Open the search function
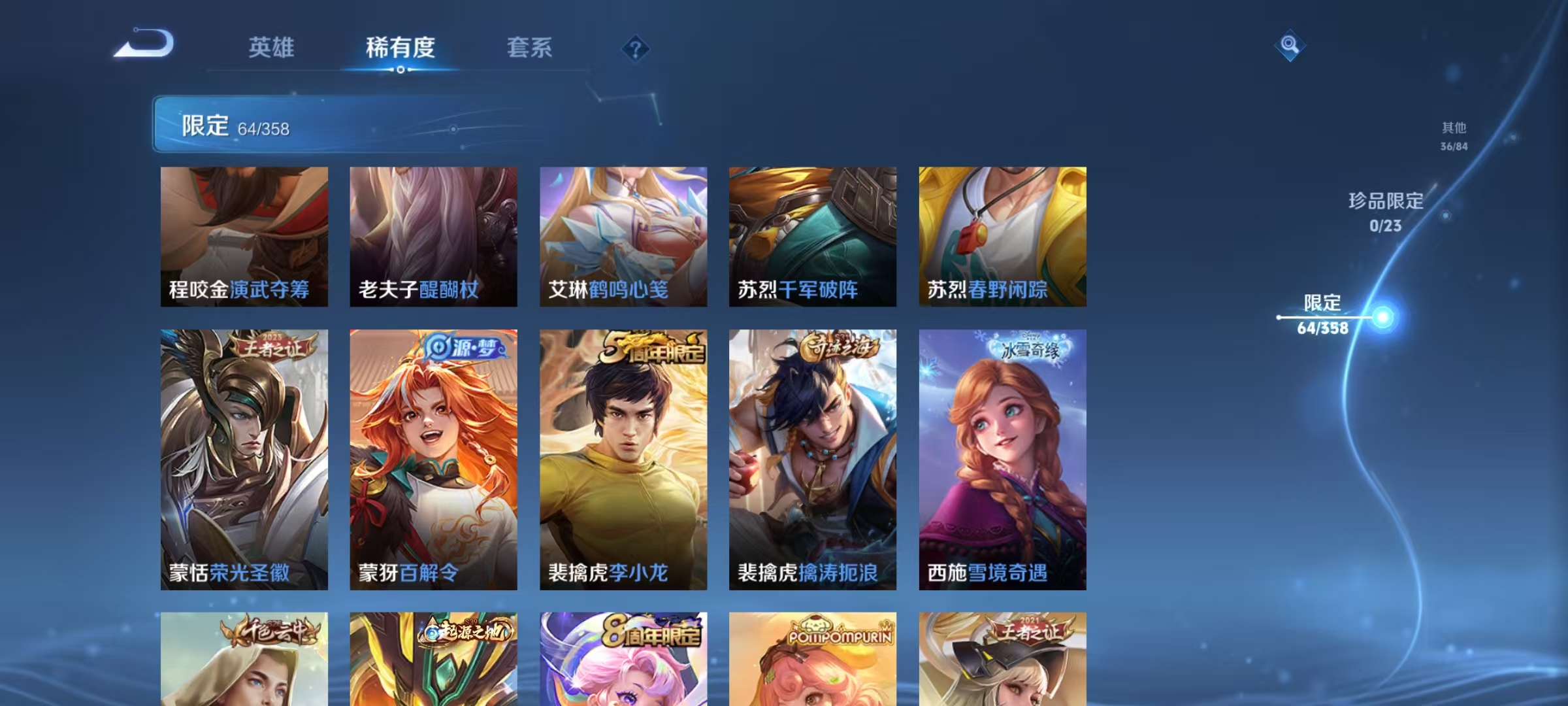 tap(1290, 46)
